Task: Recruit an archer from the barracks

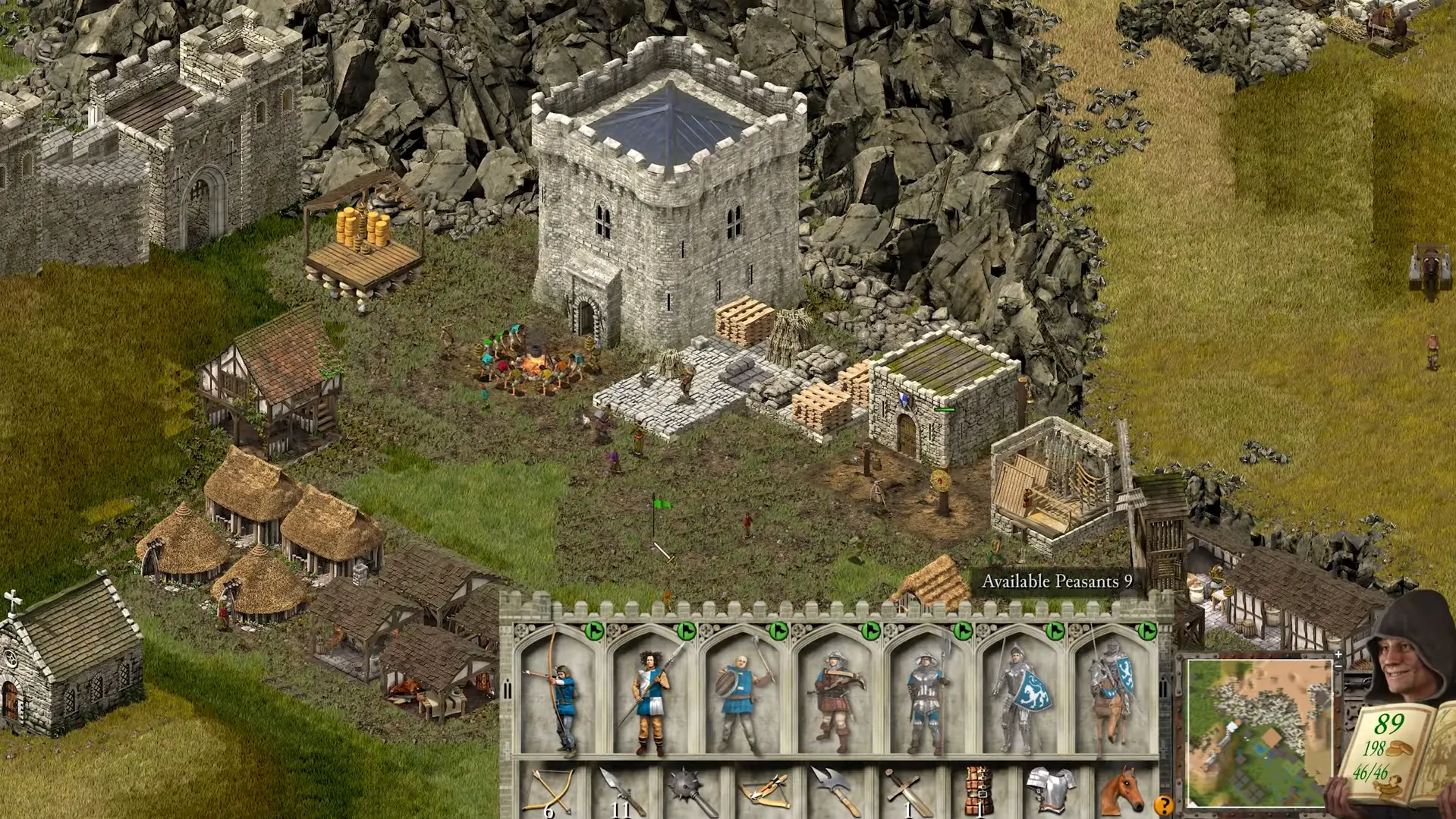Action: (x=559, y=695)
